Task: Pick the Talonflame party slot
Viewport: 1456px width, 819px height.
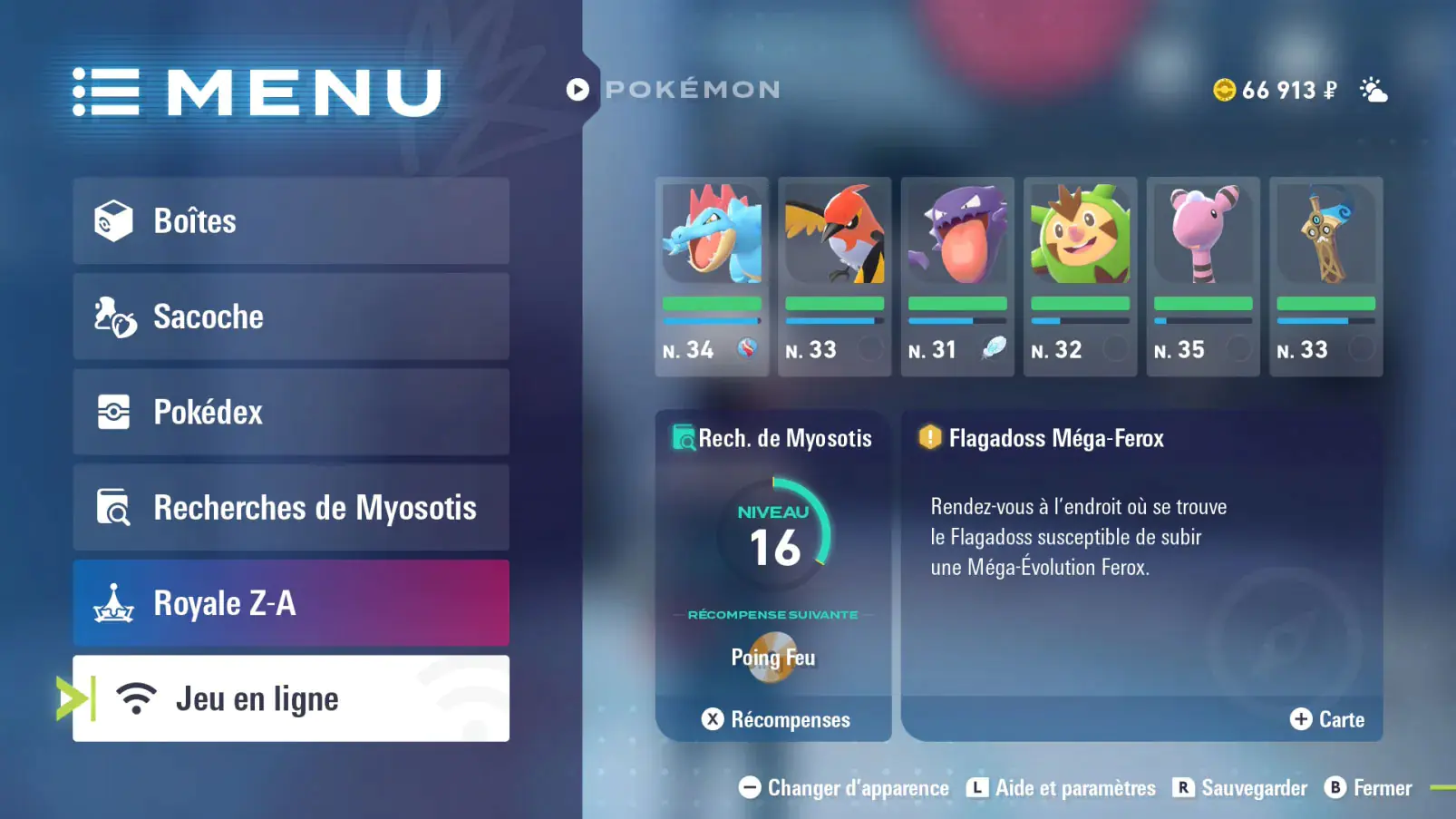Action: point(834,276)
